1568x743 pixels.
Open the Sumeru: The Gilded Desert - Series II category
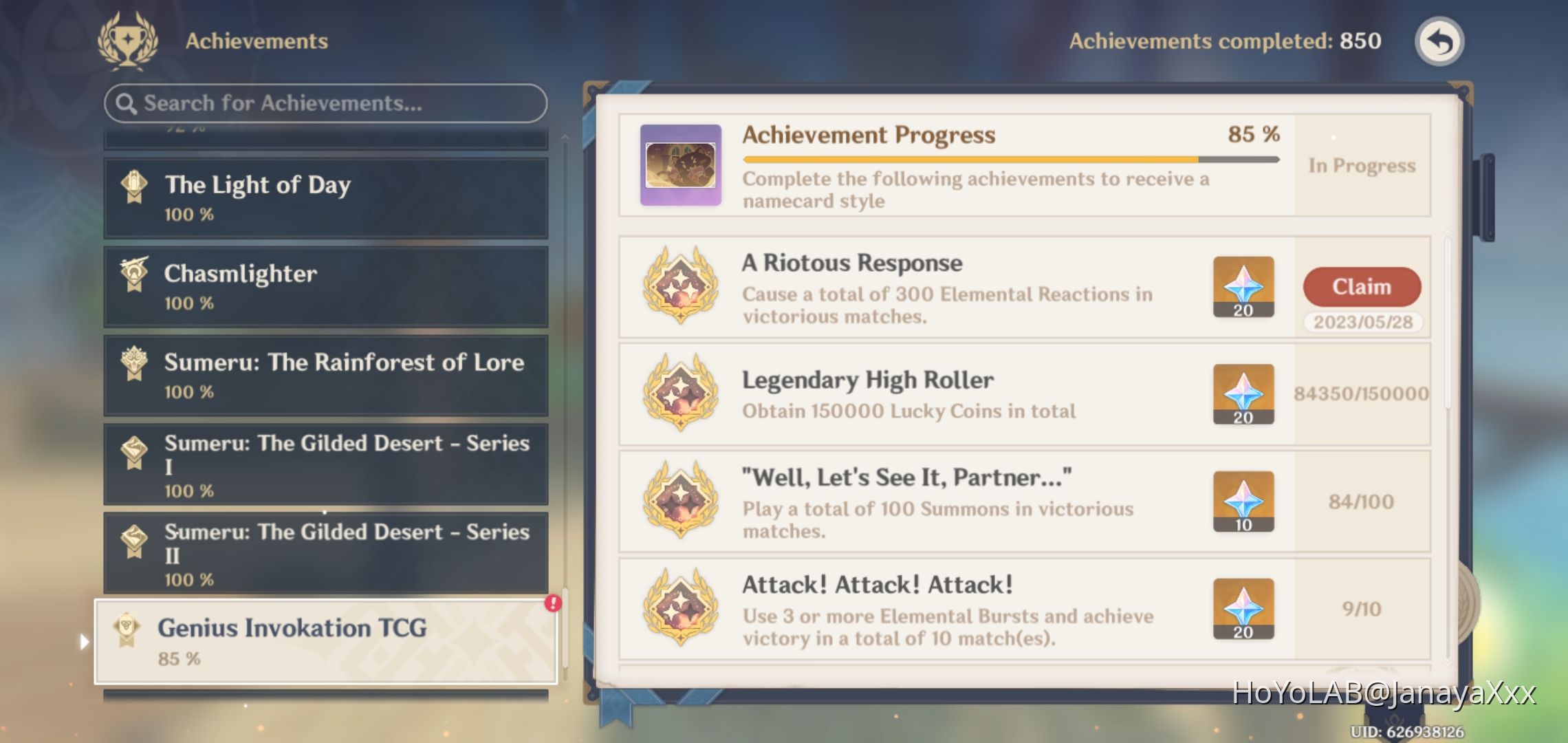(x=323, y=554)
